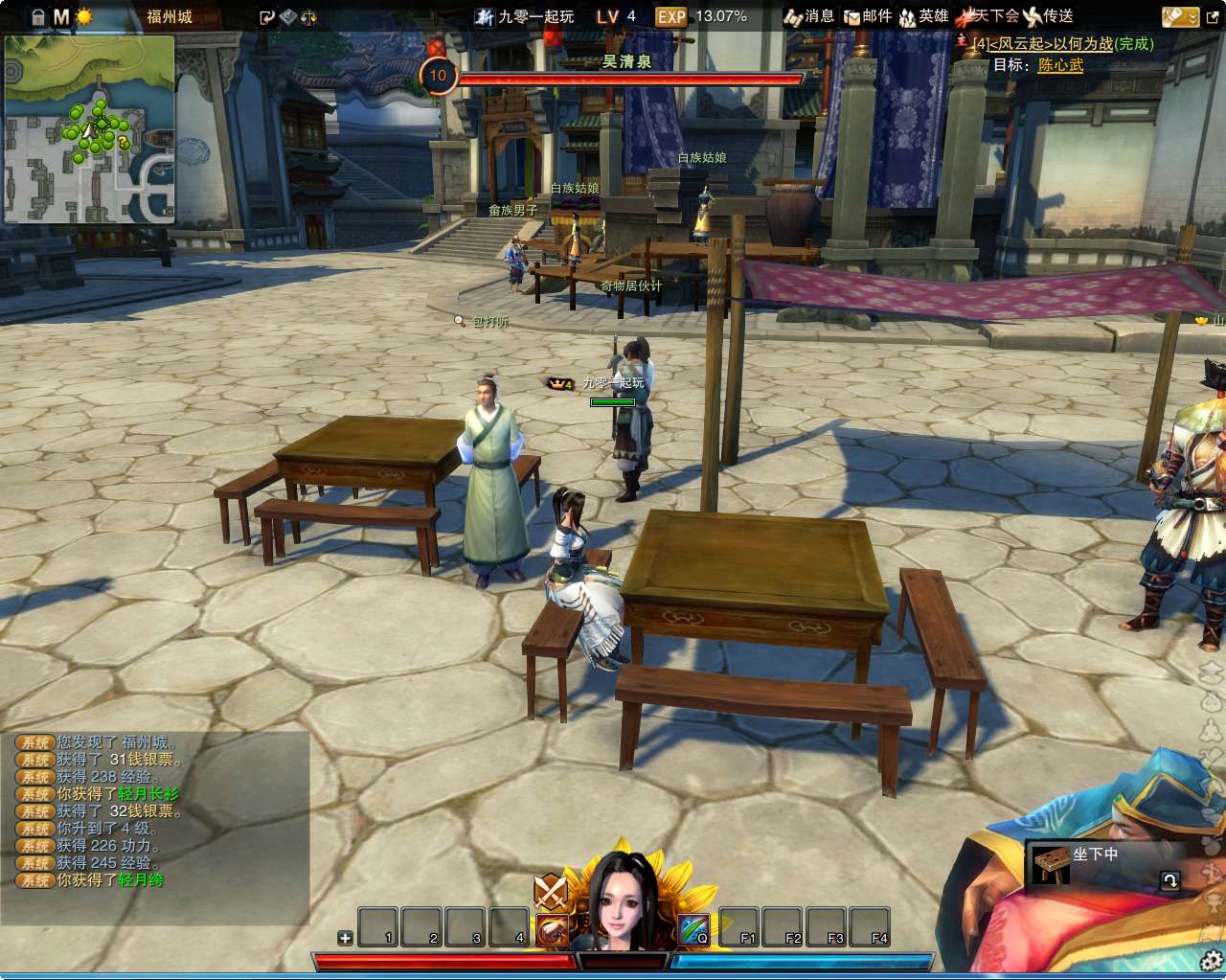Activate the green blade Q skill

(693, 928)
